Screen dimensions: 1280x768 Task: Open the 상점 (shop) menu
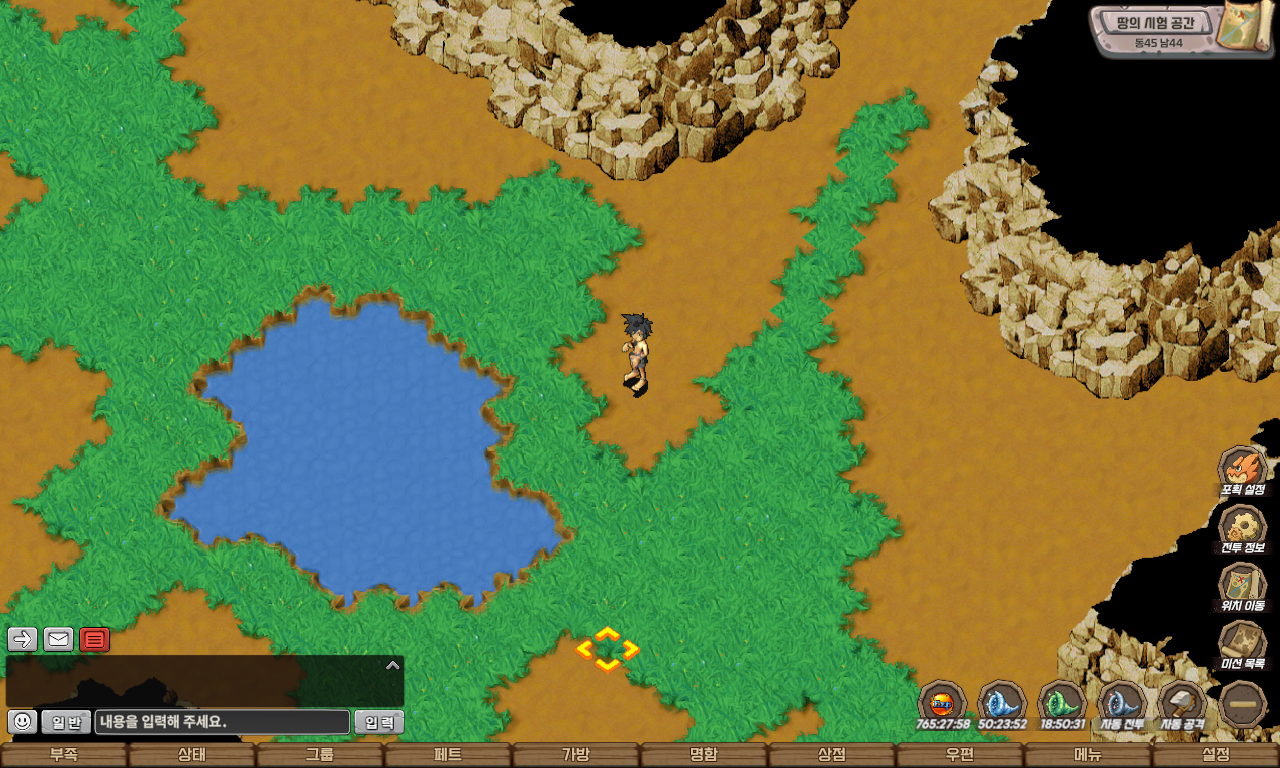pos(832,755)
